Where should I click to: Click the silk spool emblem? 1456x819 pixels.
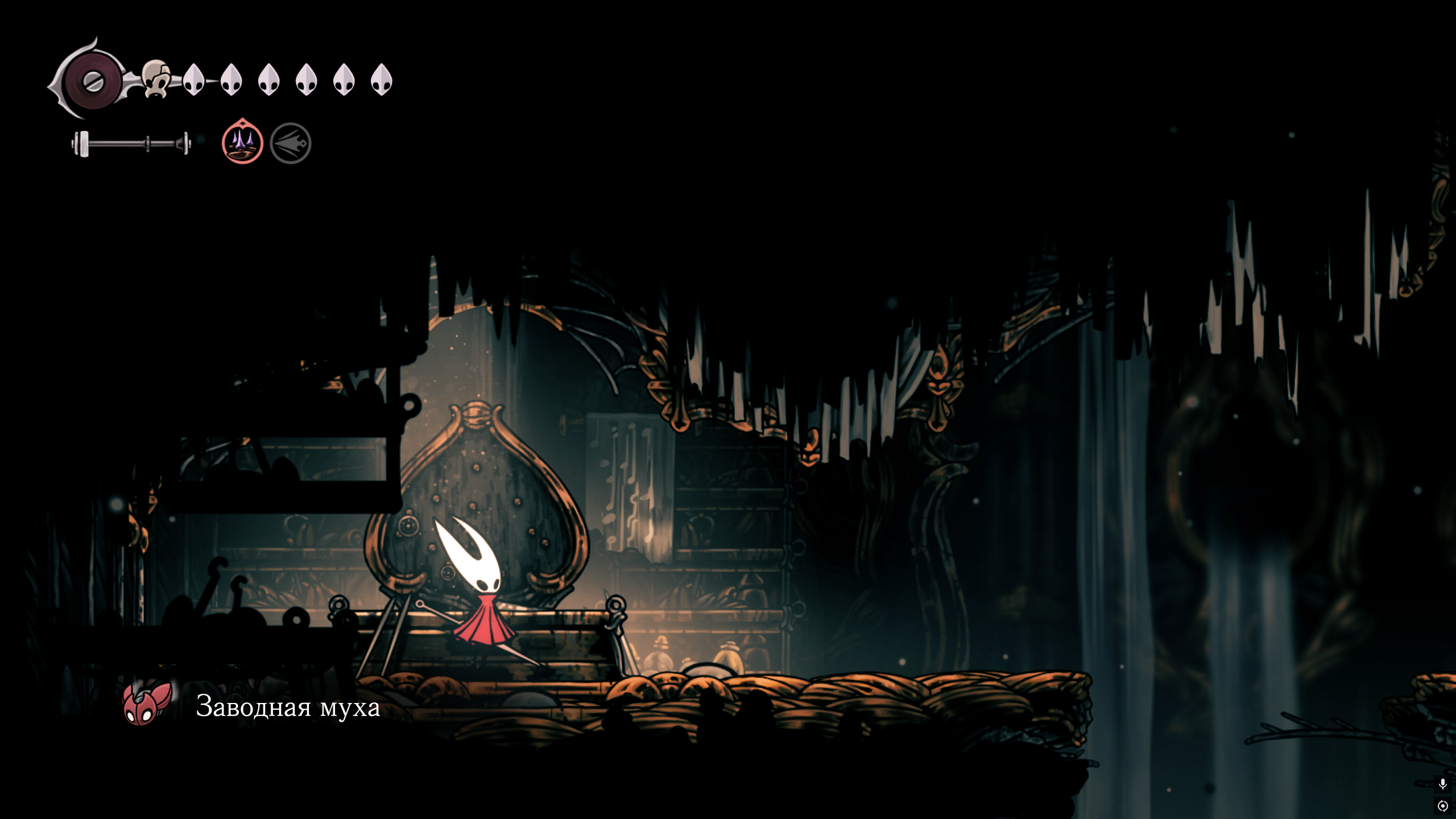(x=92, y=81)
